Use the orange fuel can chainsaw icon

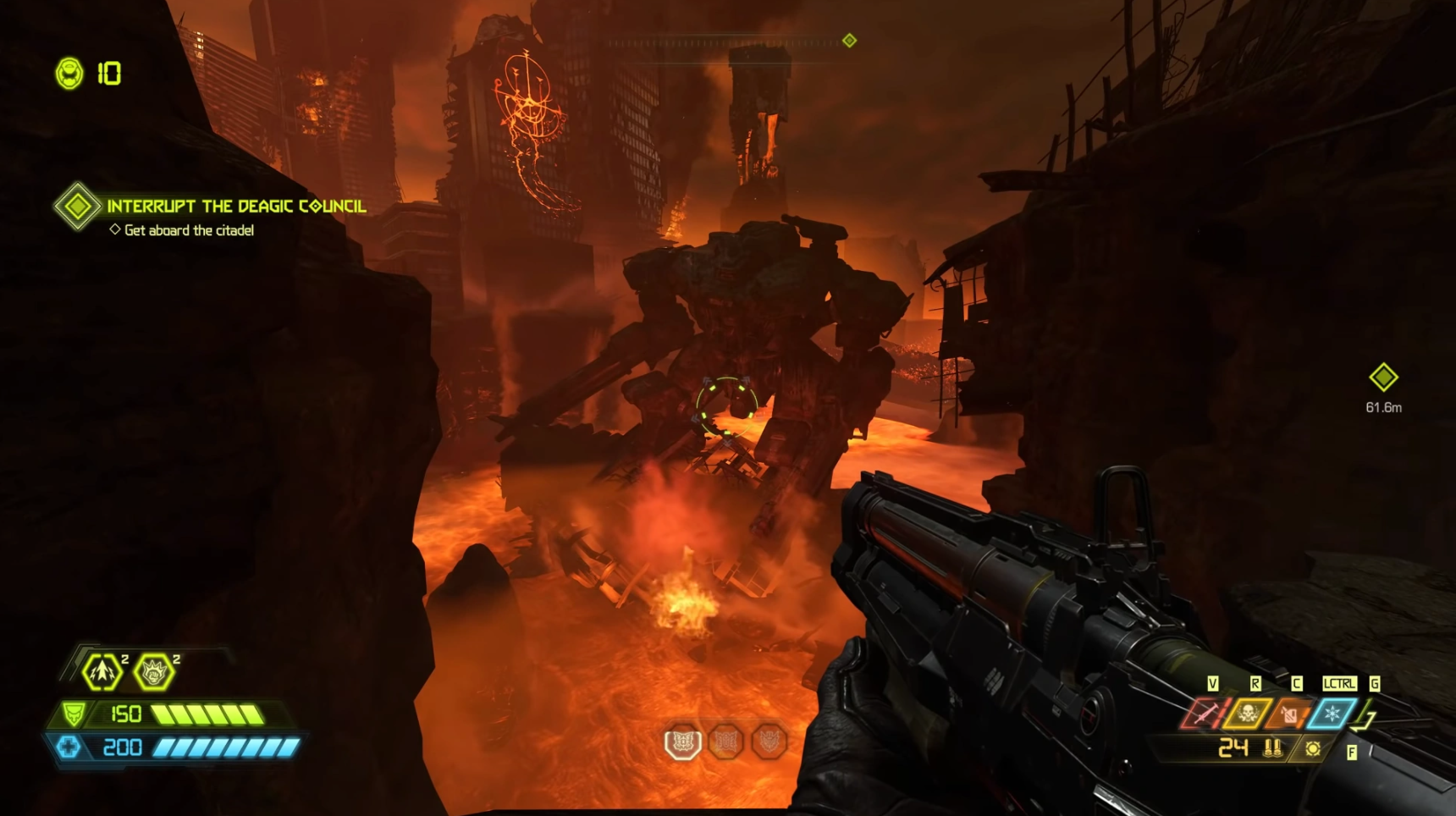click(x=1289, y=714)
